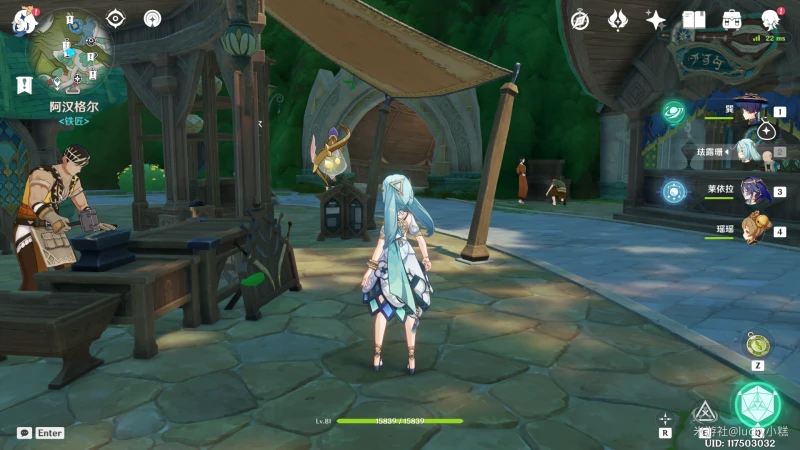The width and height of the screenshot is (800, 450).
Task: Open the Wish four-pointed star icon
Action: (x=656, y=19)
